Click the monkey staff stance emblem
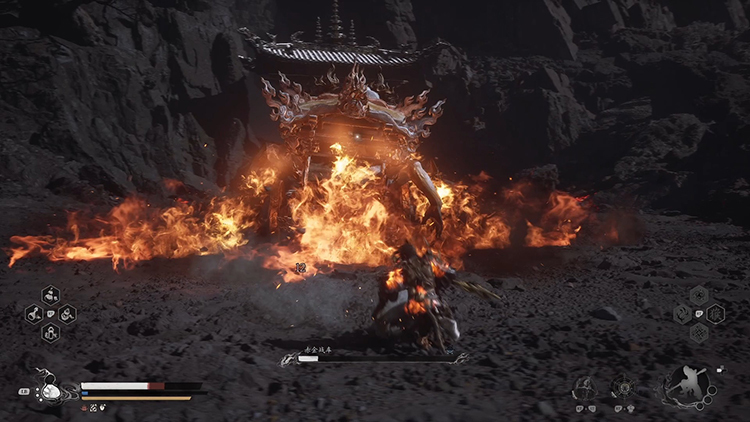Viewport: 750px width, 422px height. (x=688, y=385)
